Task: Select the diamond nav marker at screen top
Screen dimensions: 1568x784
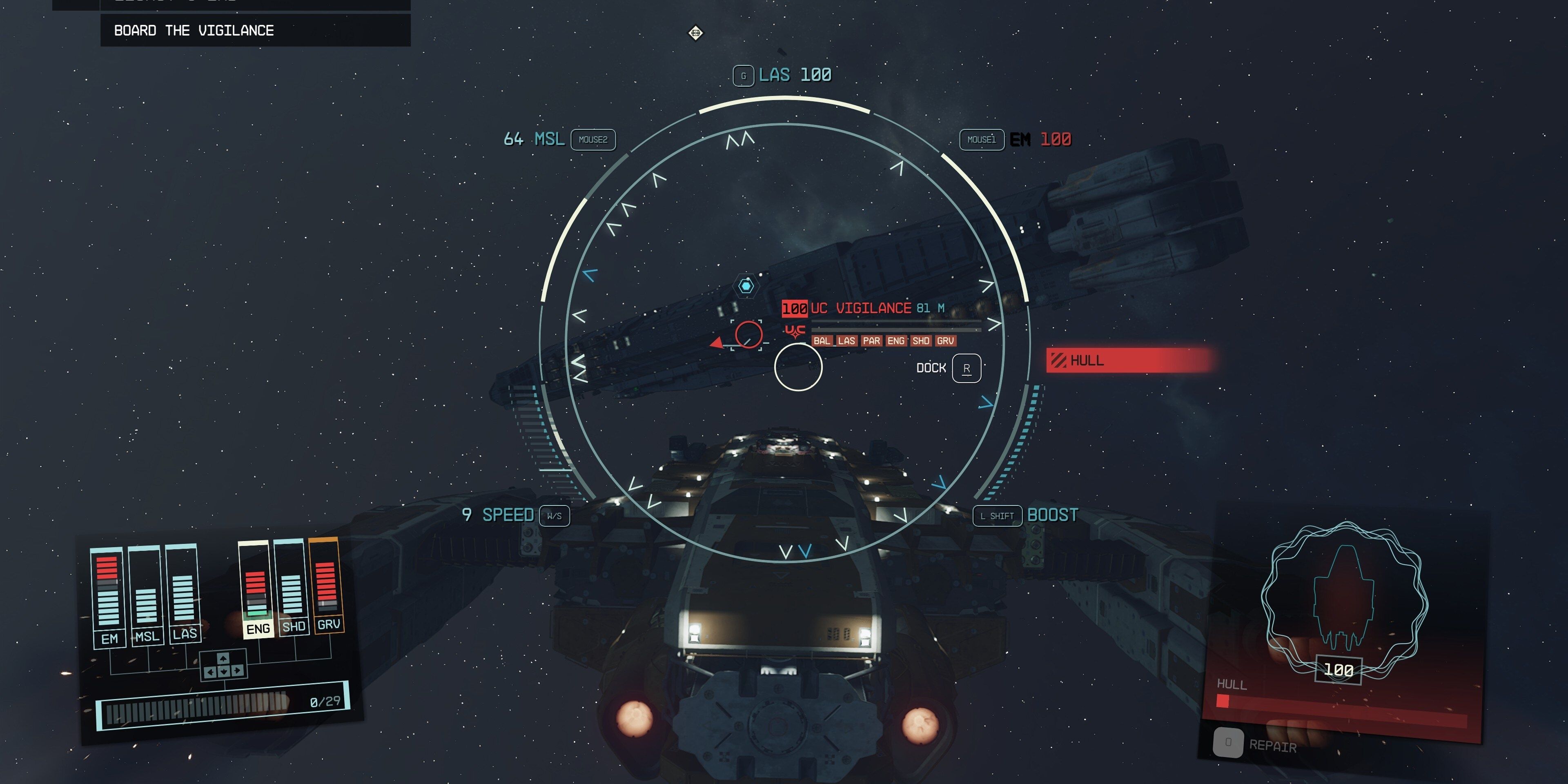Action: 696,32
